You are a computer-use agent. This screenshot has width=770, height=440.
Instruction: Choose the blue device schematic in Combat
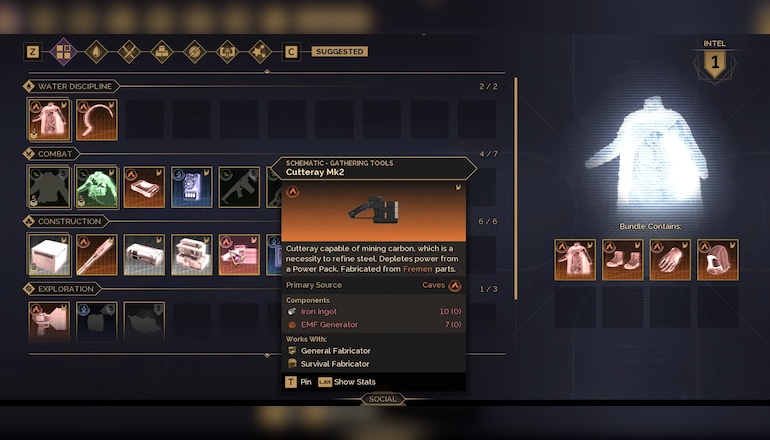[x=191, y=187]
